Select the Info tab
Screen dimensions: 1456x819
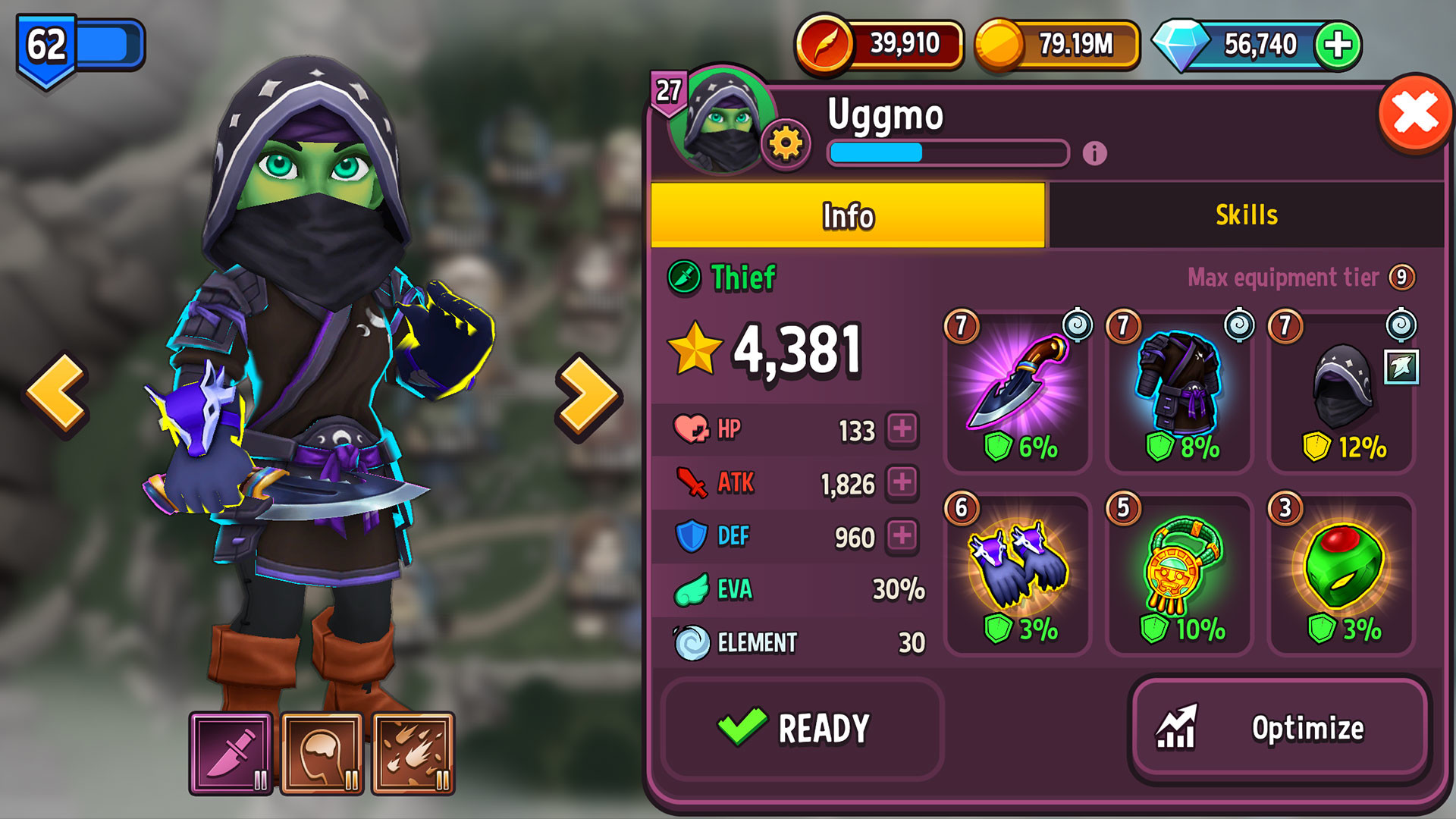(x=848, y=216)
